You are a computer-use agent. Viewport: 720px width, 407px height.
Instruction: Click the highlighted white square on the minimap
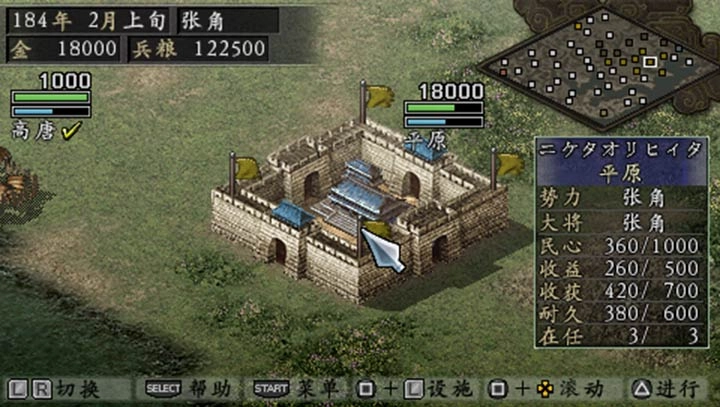coord(650,63)
